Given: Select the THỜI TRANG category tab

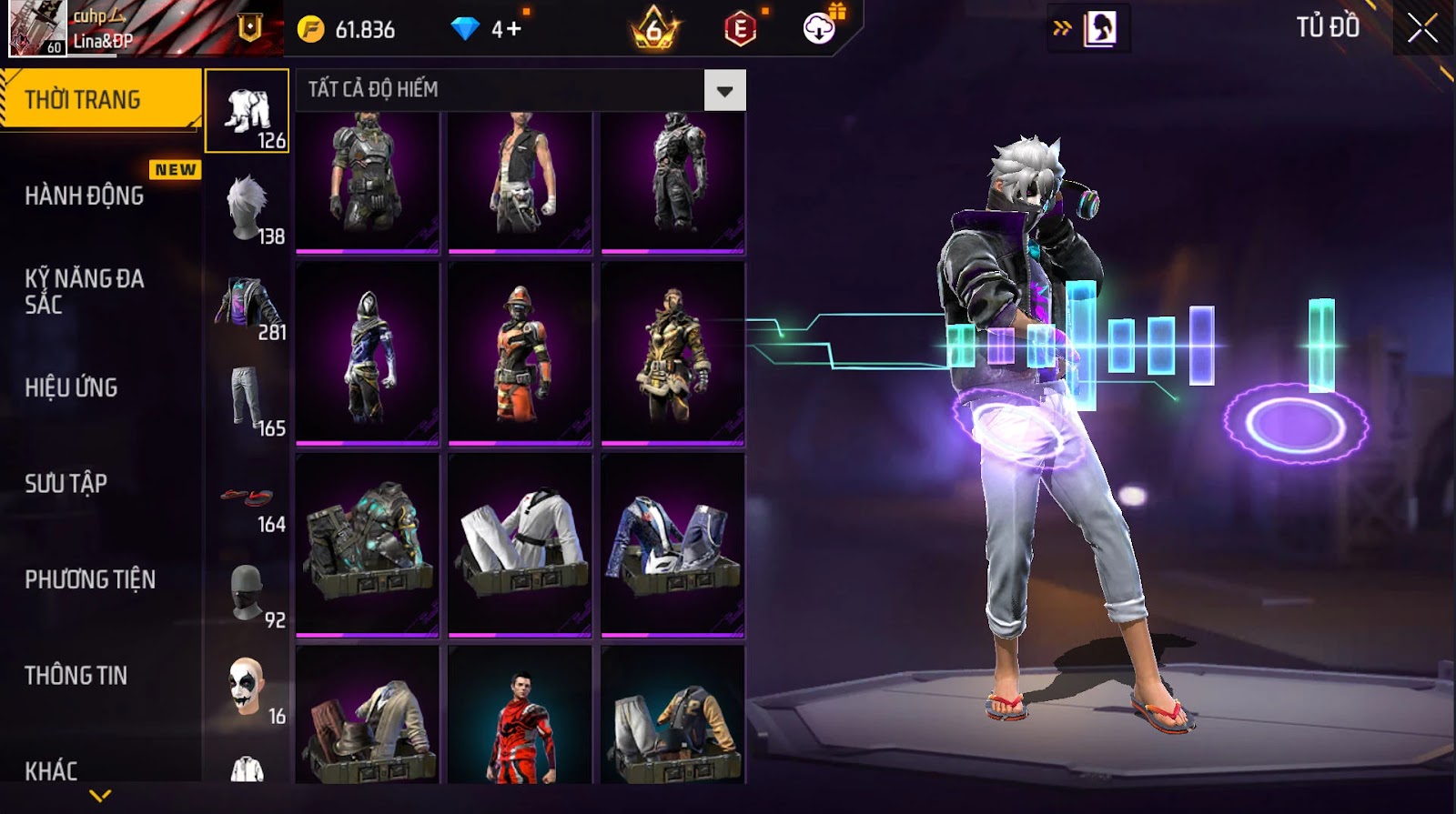Looking at the screenshot, I should pos(100,99).
